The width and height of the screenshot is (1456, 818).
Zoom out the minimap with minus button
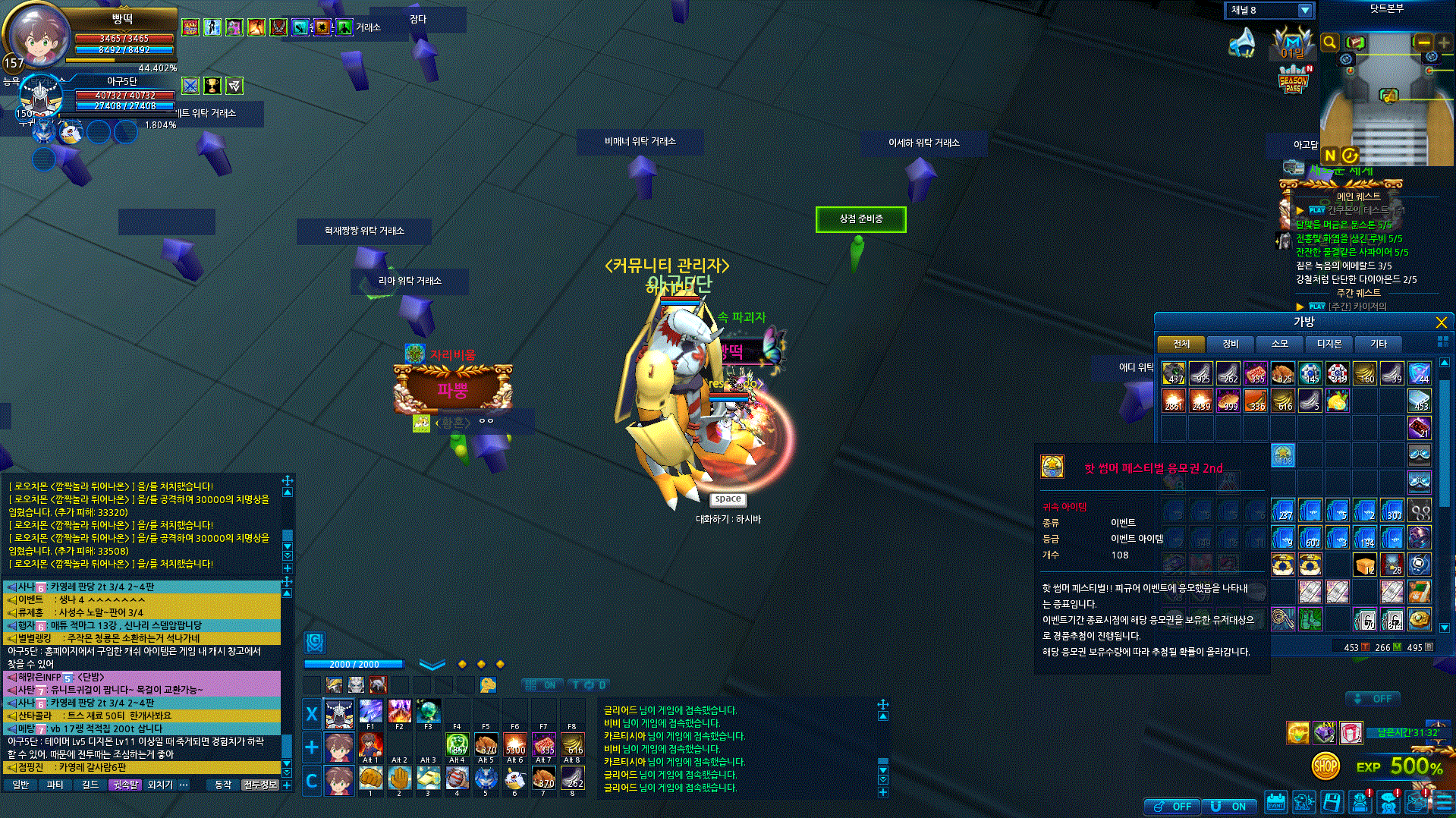coord(1423,42)
